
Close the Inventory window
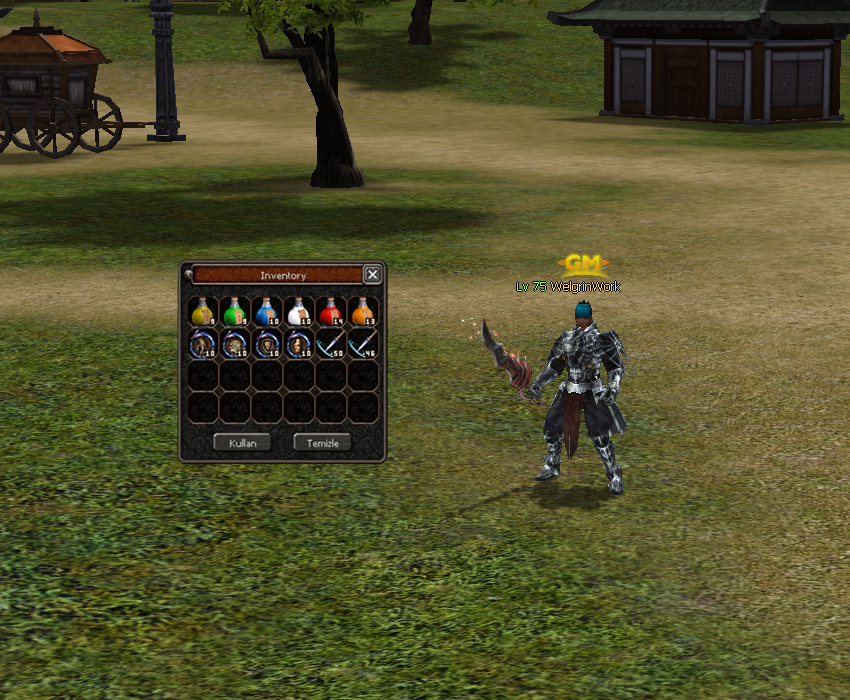pyautogui.click(x=372, y=275)
